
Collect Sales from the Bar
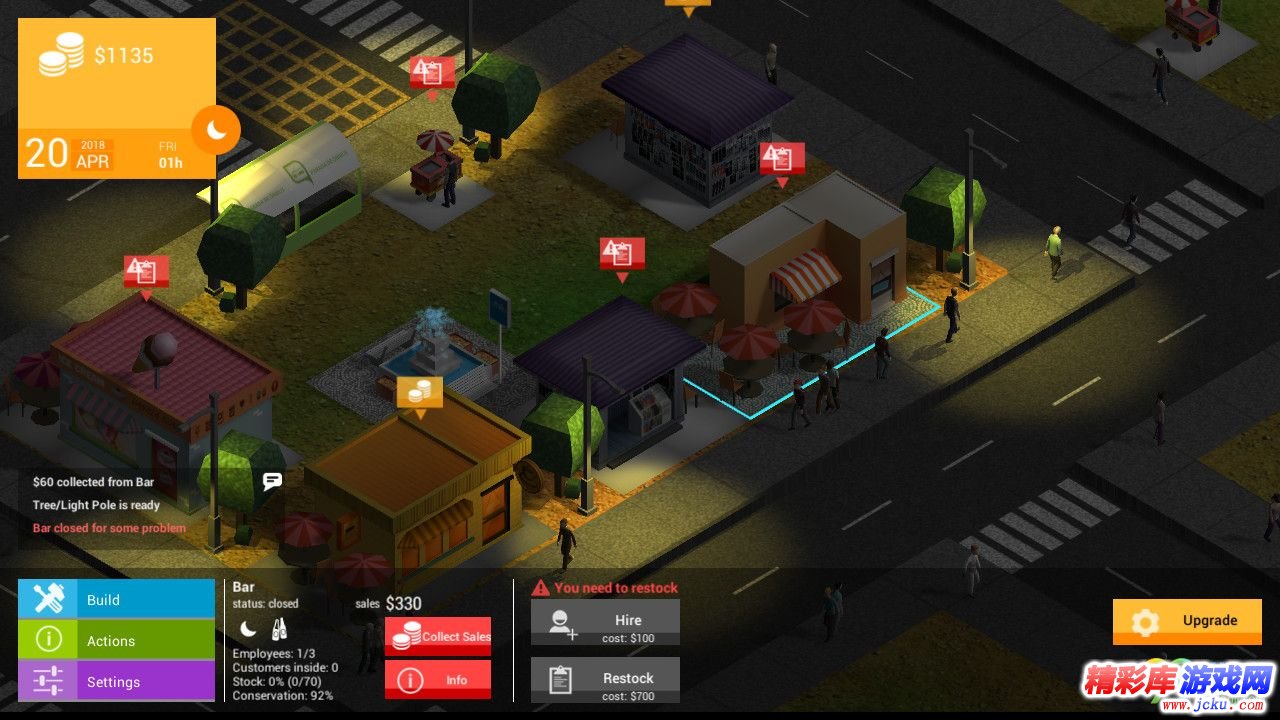pos(438,636)
